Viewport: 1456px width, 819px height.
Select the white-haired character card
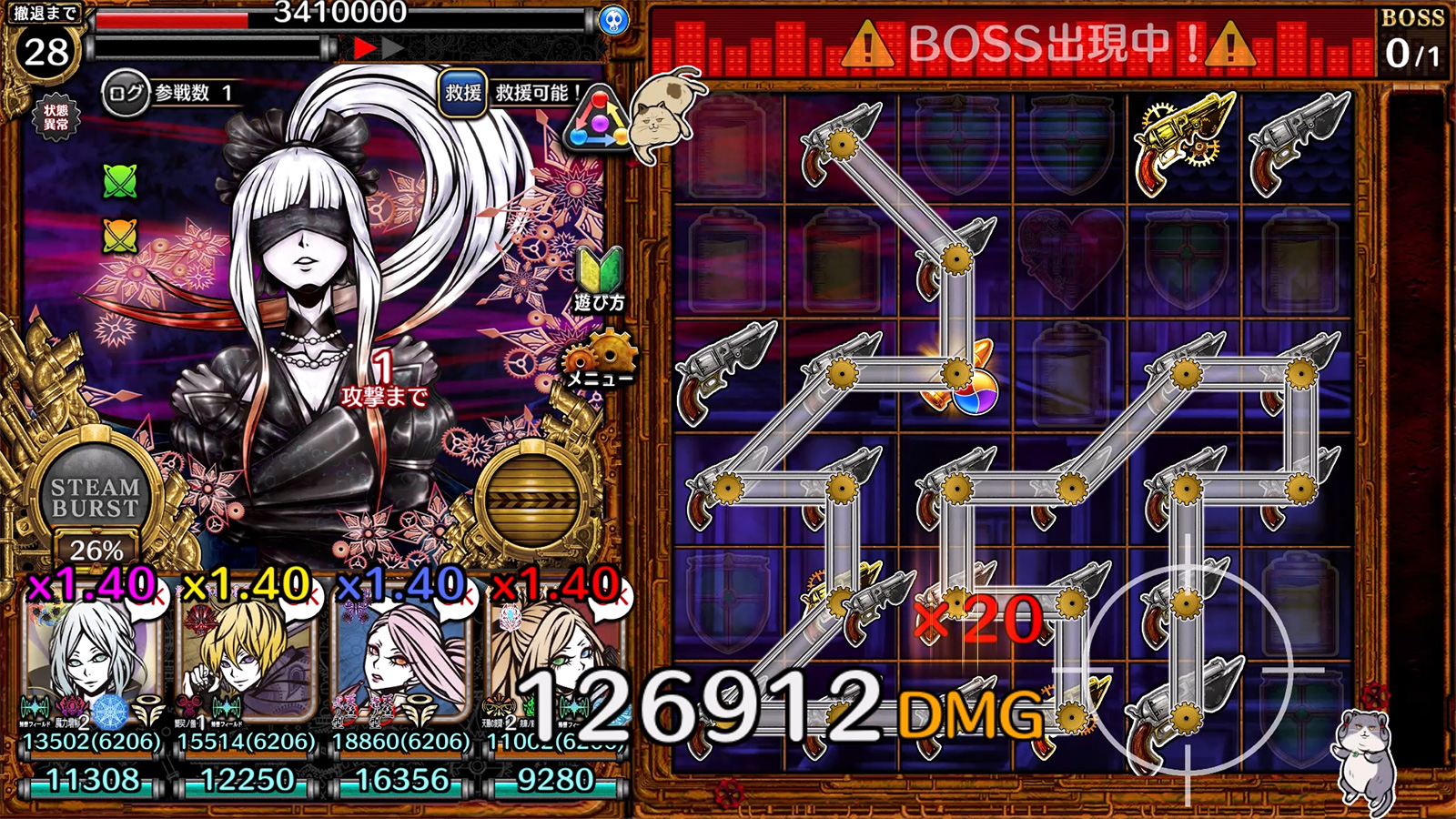pos(82,655)
